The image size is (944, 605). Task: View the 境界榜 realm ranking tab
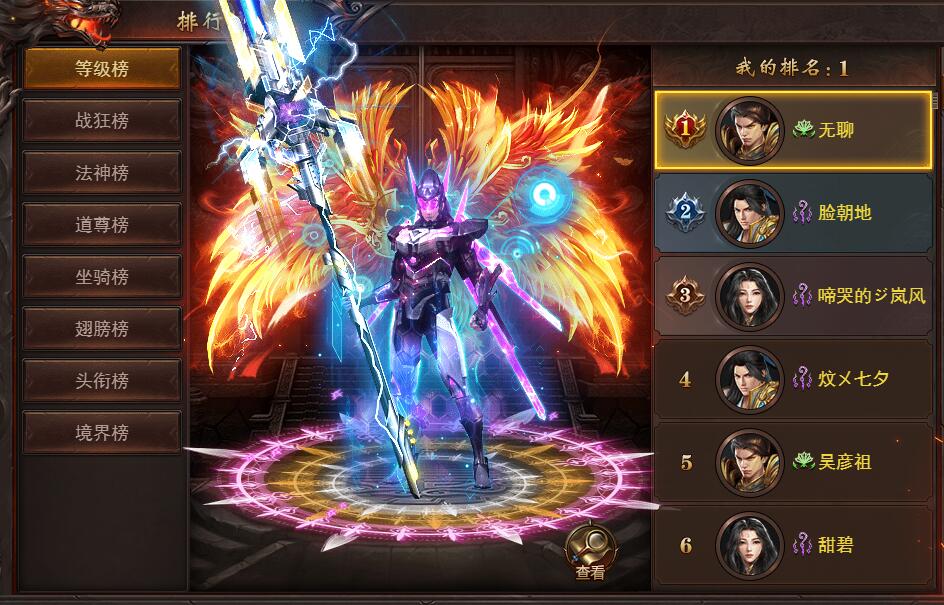coord(102,433)
